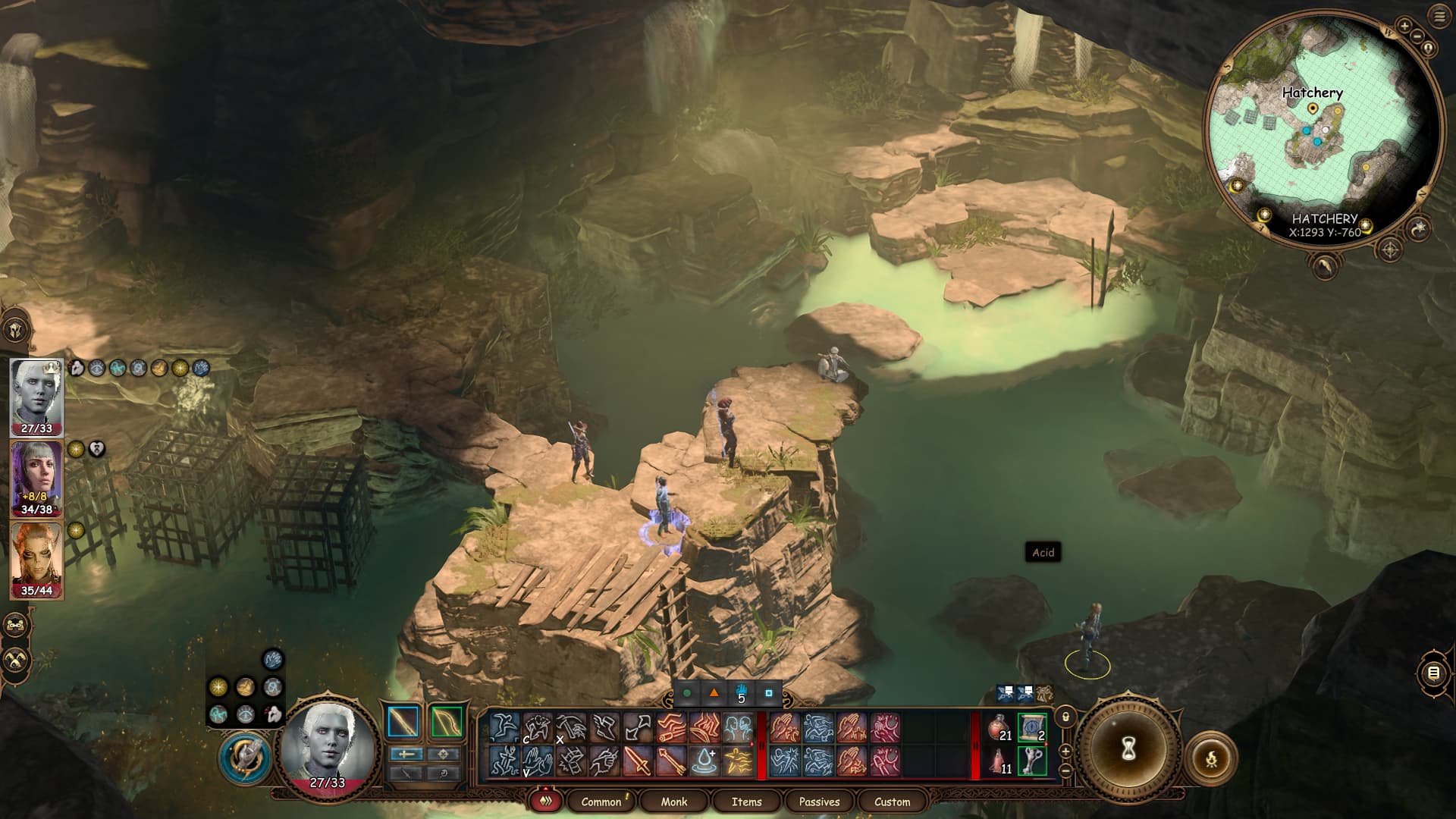
Task: Open the Monk hotbar tab
Action: point(673,802)
